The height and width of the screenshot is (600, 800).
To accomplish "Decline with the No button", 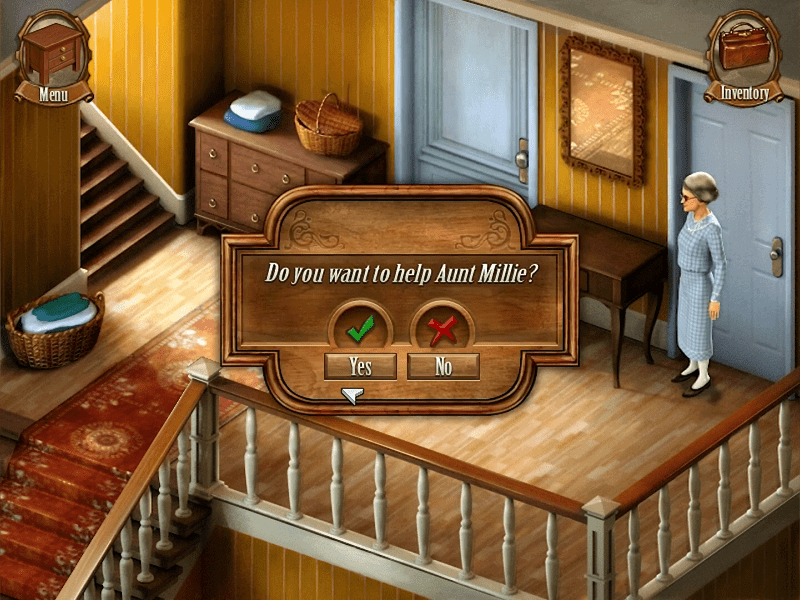I will pos(443,367).
